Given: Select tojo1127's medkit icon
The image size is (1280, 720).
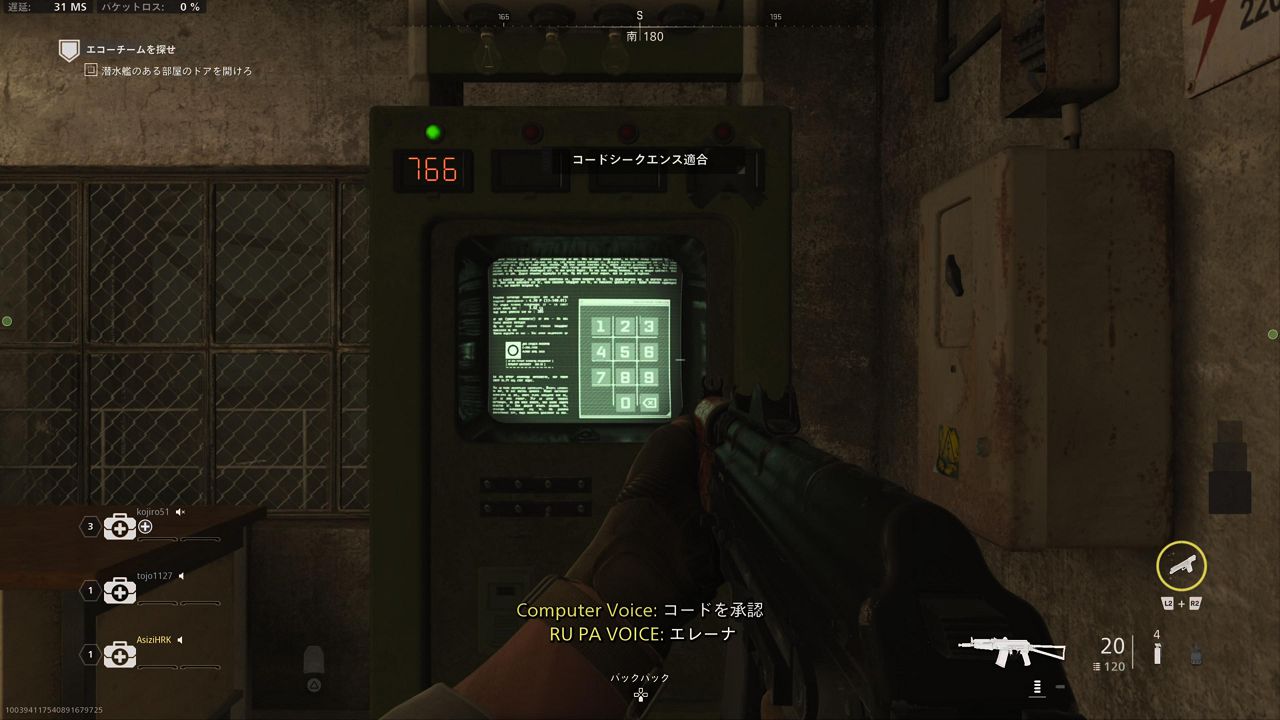Looking at the screenshot, I should coord(120,590).
